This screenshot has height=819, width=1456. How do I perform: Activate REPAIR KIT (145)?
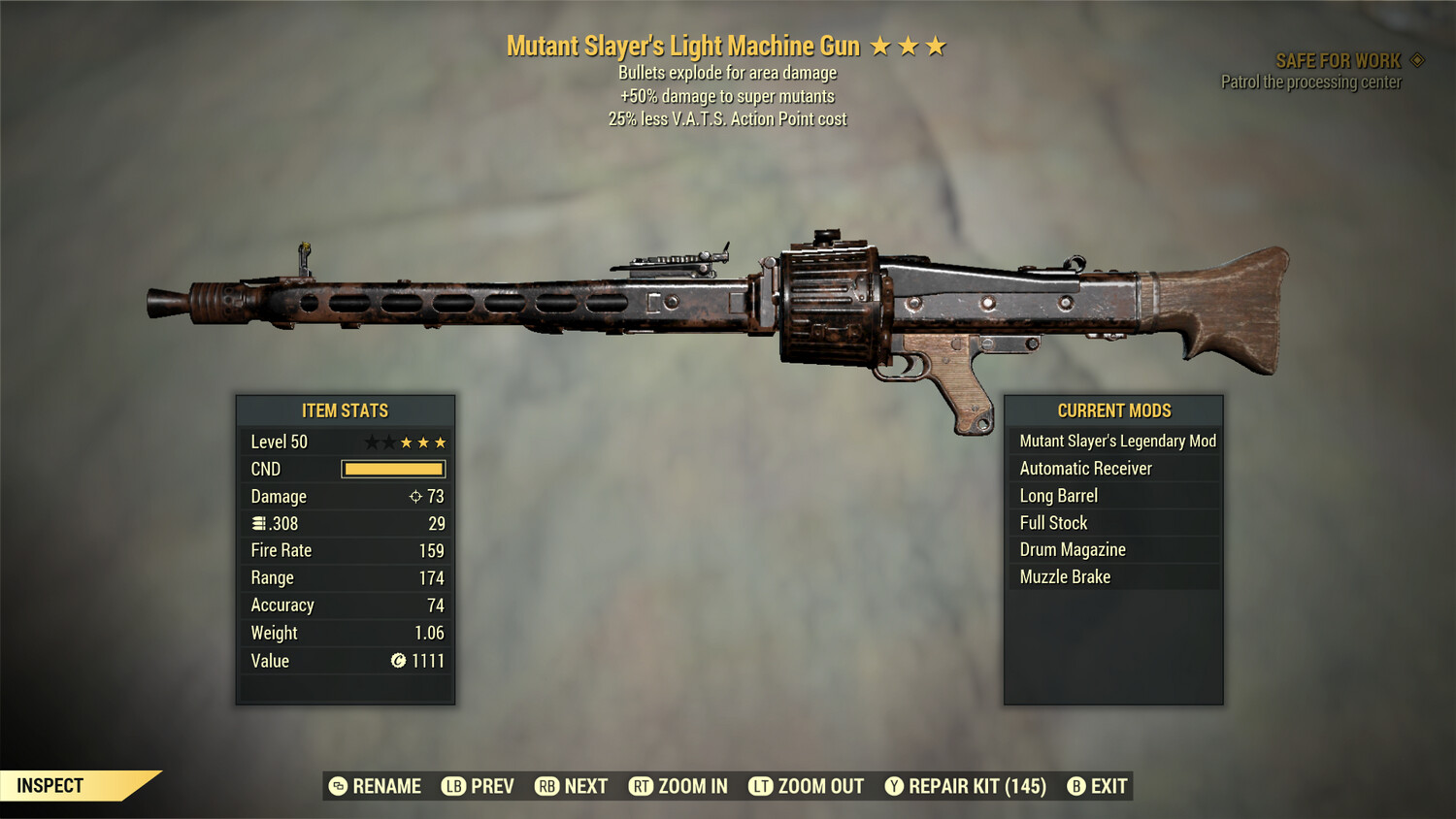coord(976,786)
